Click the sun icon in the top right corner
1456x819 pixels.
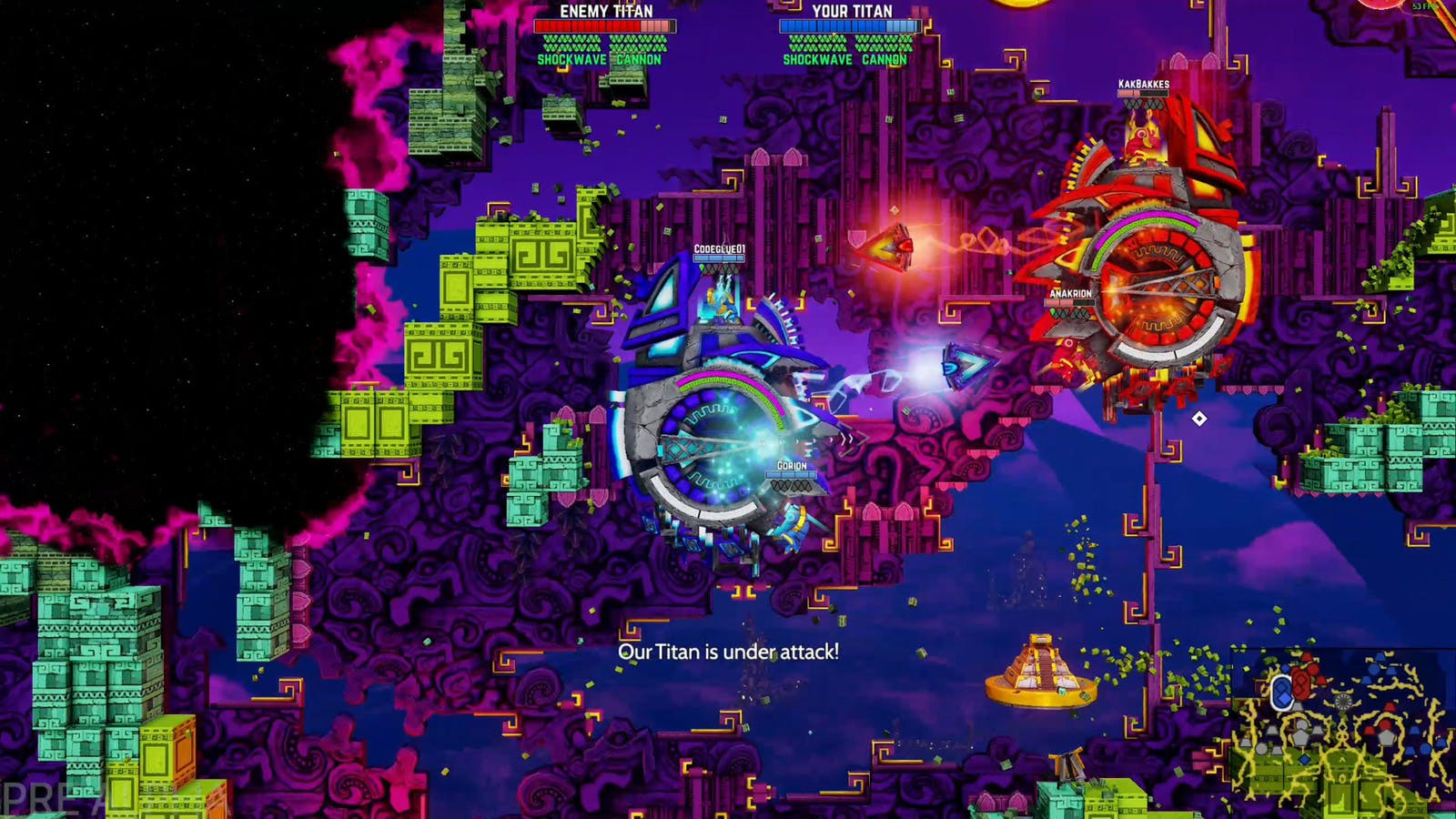coord(1383,5)
